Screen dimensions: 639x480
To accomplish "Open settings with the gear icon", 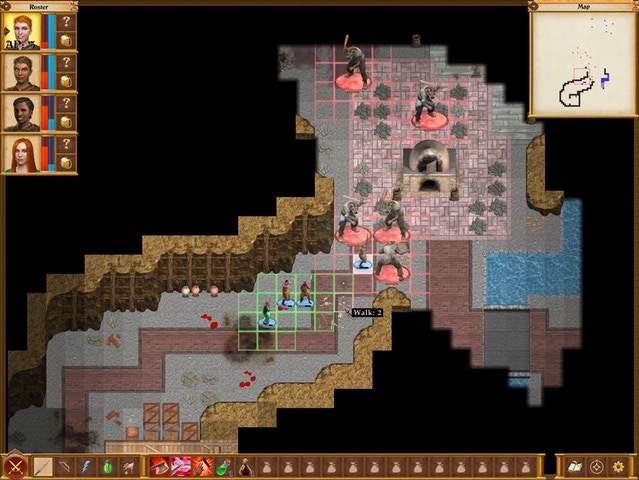I will click(x=619, y=466).
